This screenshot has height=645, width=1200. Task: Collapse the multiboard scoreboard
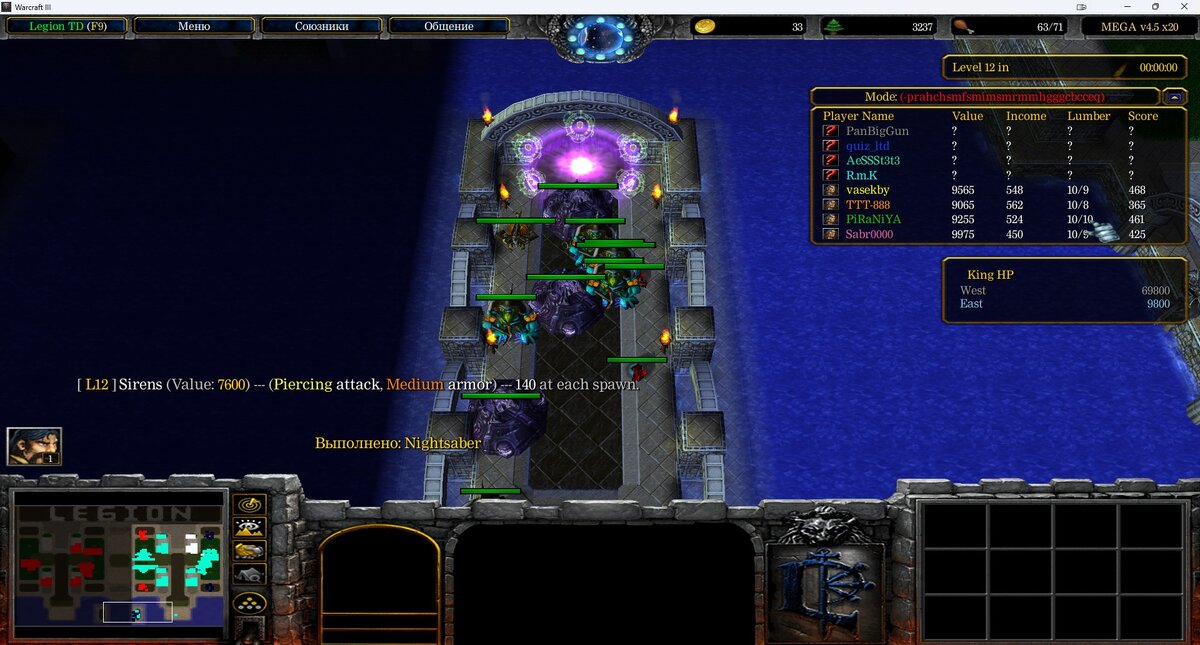click(x=1174, y=97)
